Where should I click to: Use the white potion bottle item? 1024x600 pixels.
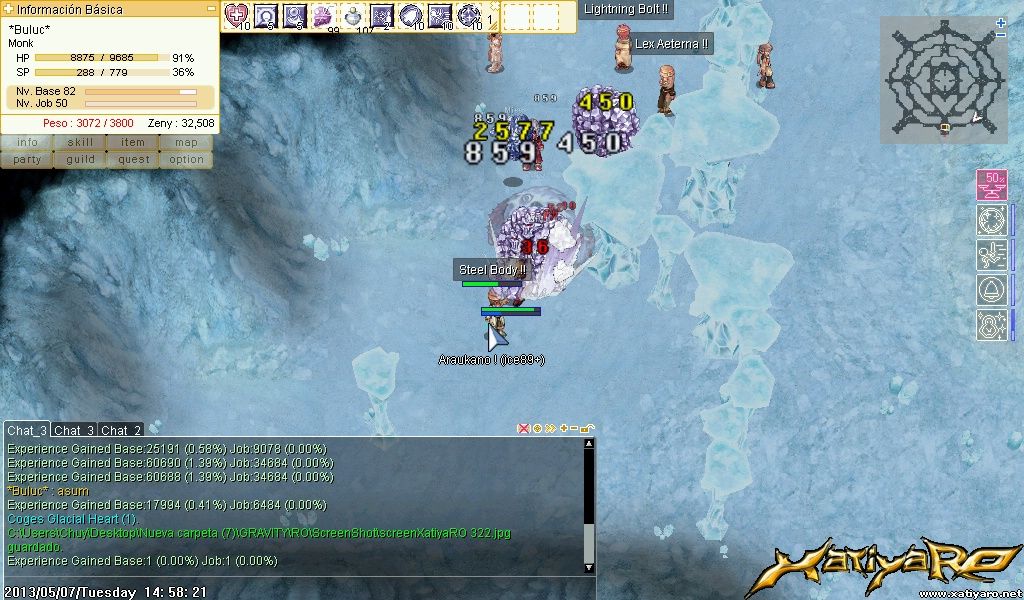point(353,15)
